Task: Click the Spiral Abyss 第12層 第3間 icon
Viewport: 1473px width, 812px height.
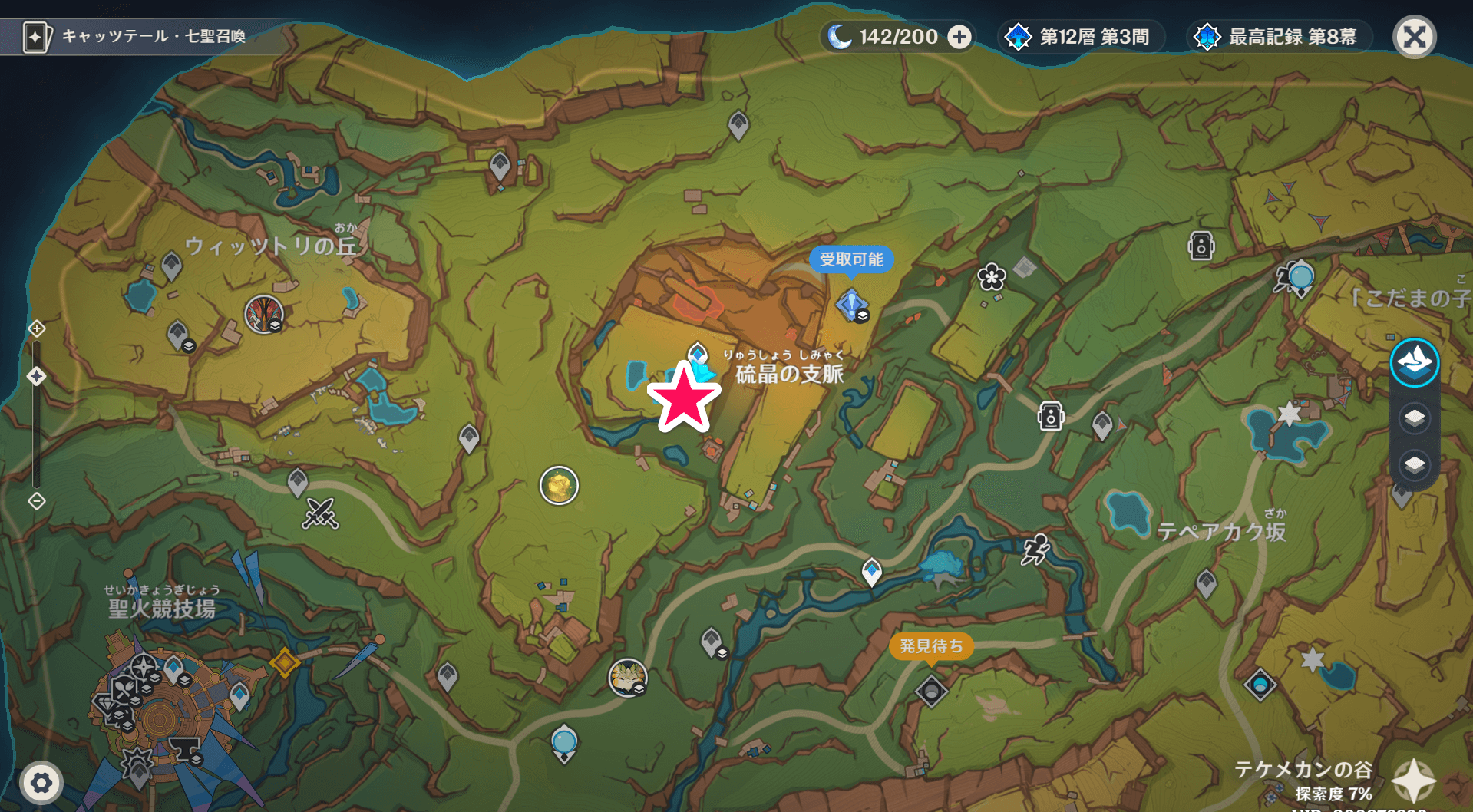Action: click(1018, 35)
